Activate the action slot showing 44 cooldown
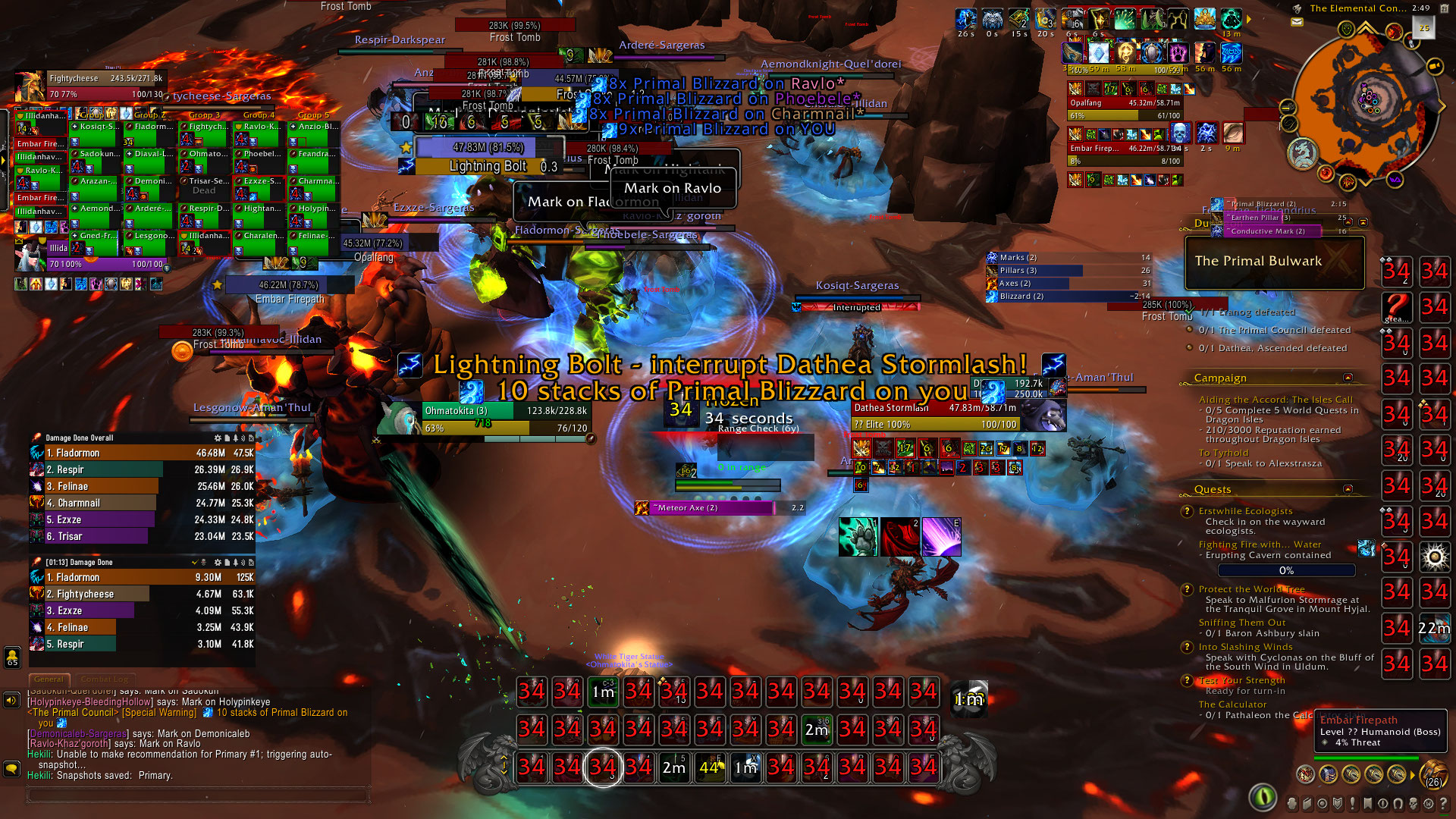1456x819 pixels. [710, 767]
